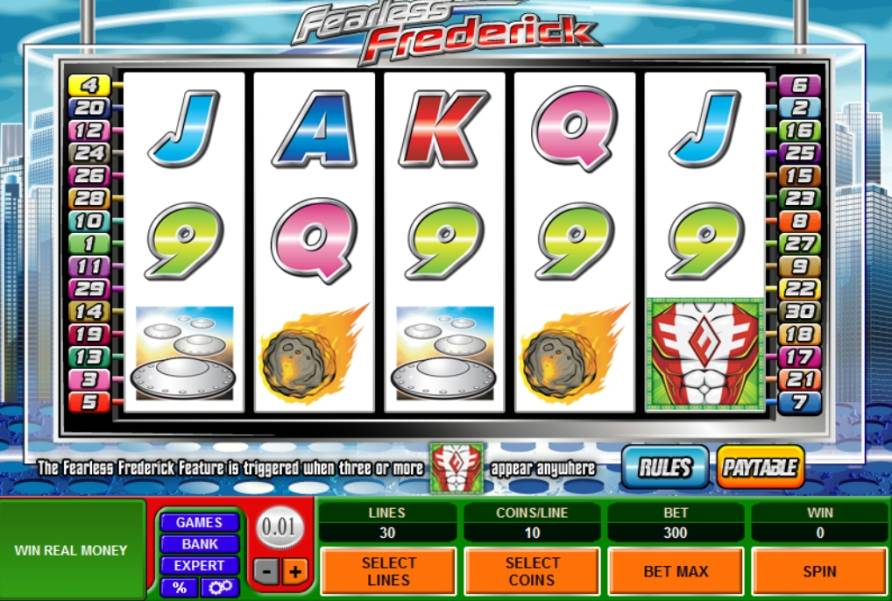Open Select Coins option
This screenshot has width=892, height=601.
pos(531,571)
